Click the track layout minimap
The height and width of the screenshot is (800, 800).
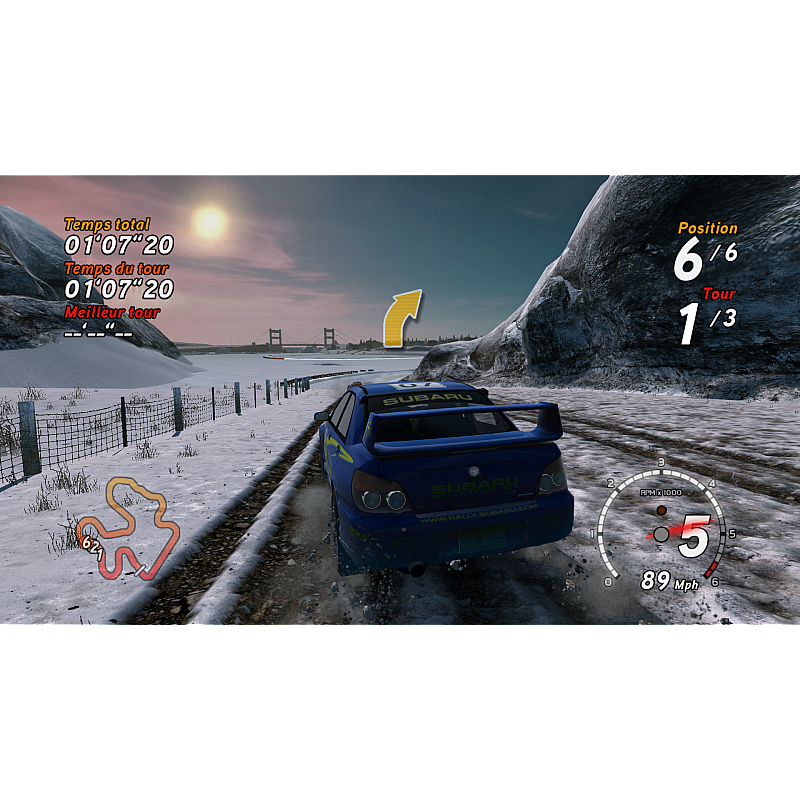[128, 528]
